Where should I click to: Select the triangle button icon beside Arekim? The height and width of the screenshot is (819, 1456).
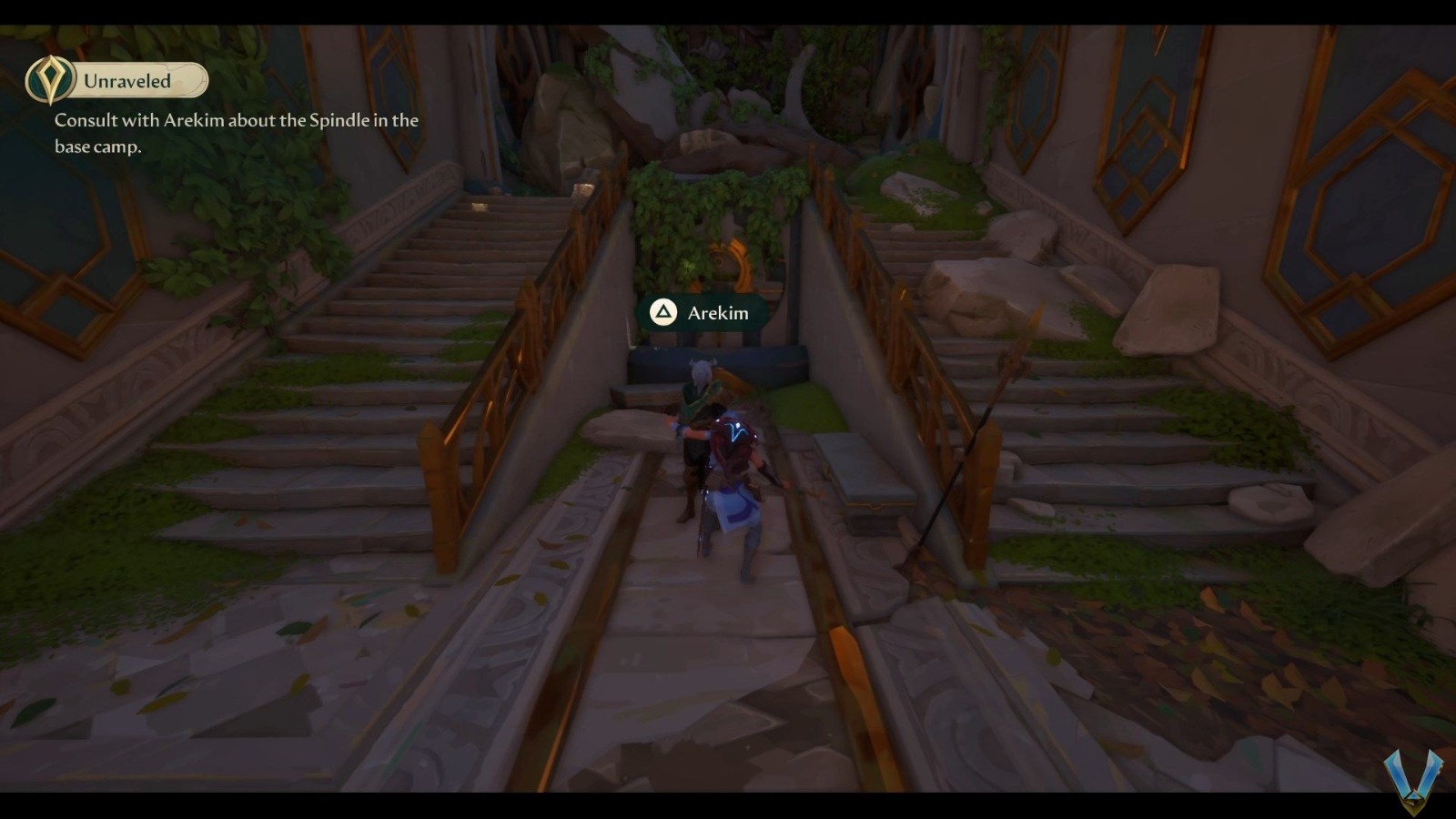coord(663,312)
